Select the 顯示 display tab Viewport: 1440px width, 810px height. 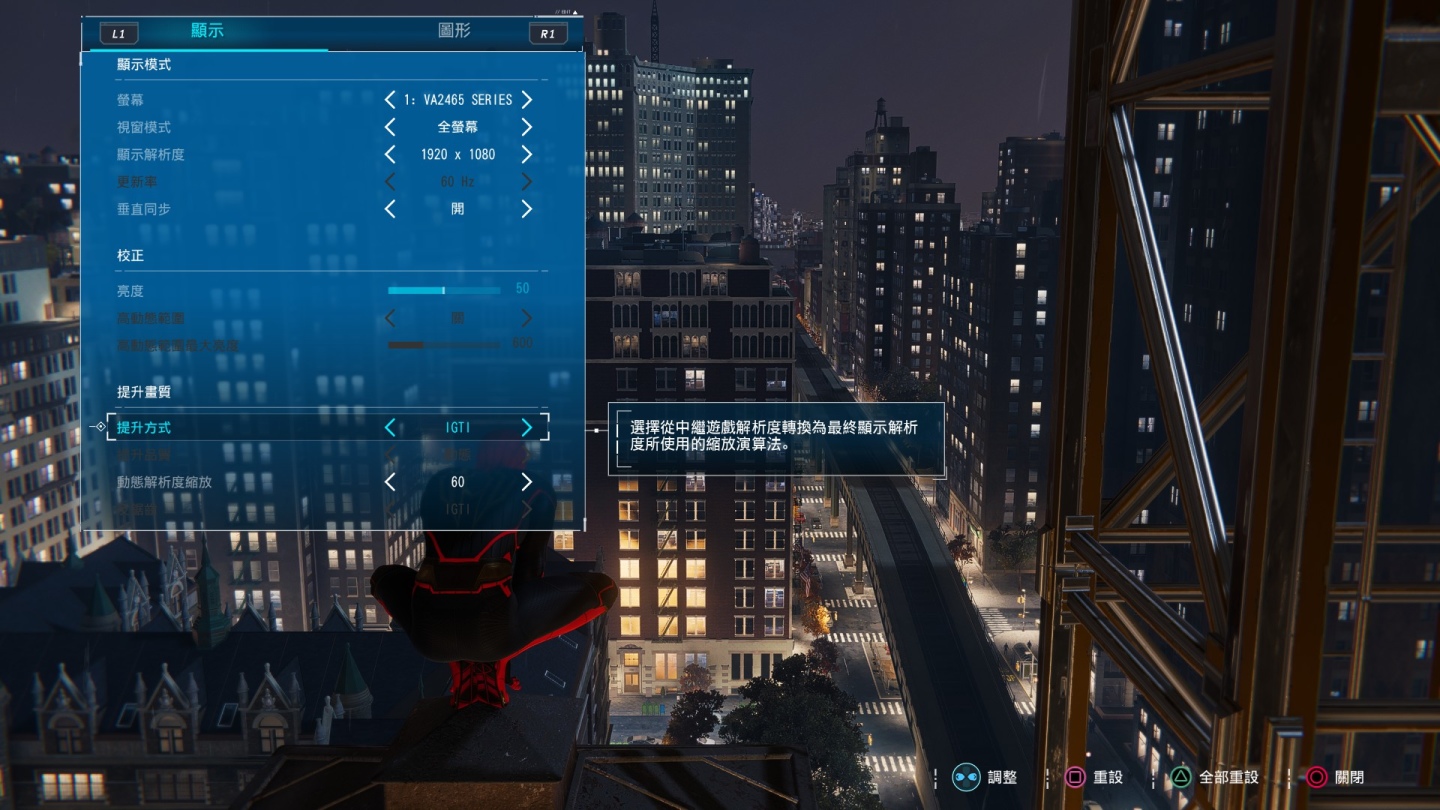point(207,31)
